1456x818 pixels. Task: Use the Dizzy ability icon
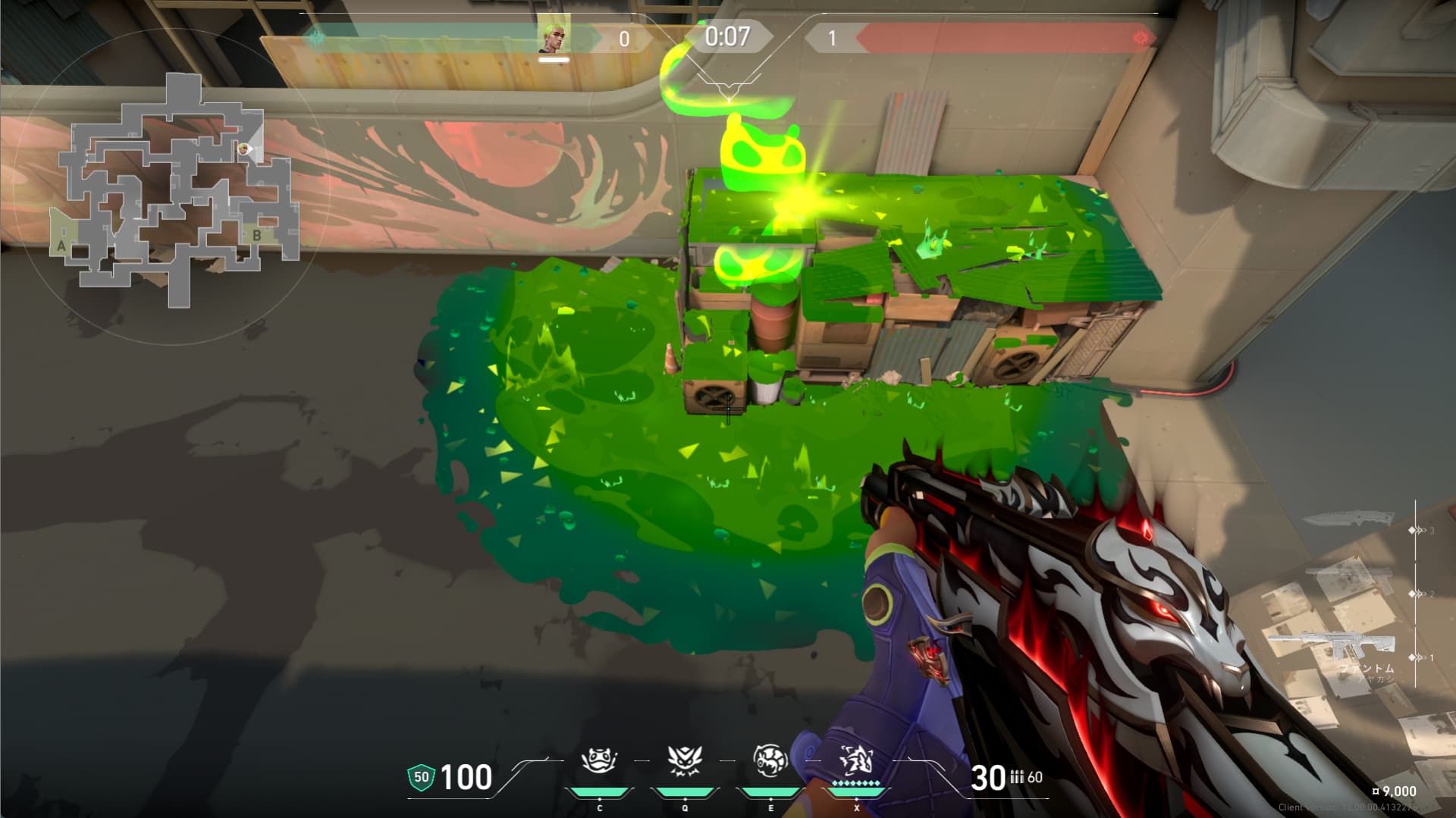[x=770, y=760]
